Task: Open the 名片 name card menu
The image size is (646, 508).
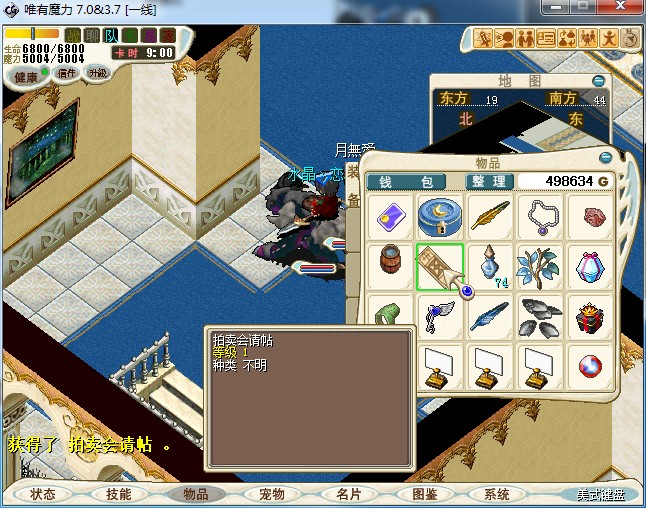Action: 347,494
